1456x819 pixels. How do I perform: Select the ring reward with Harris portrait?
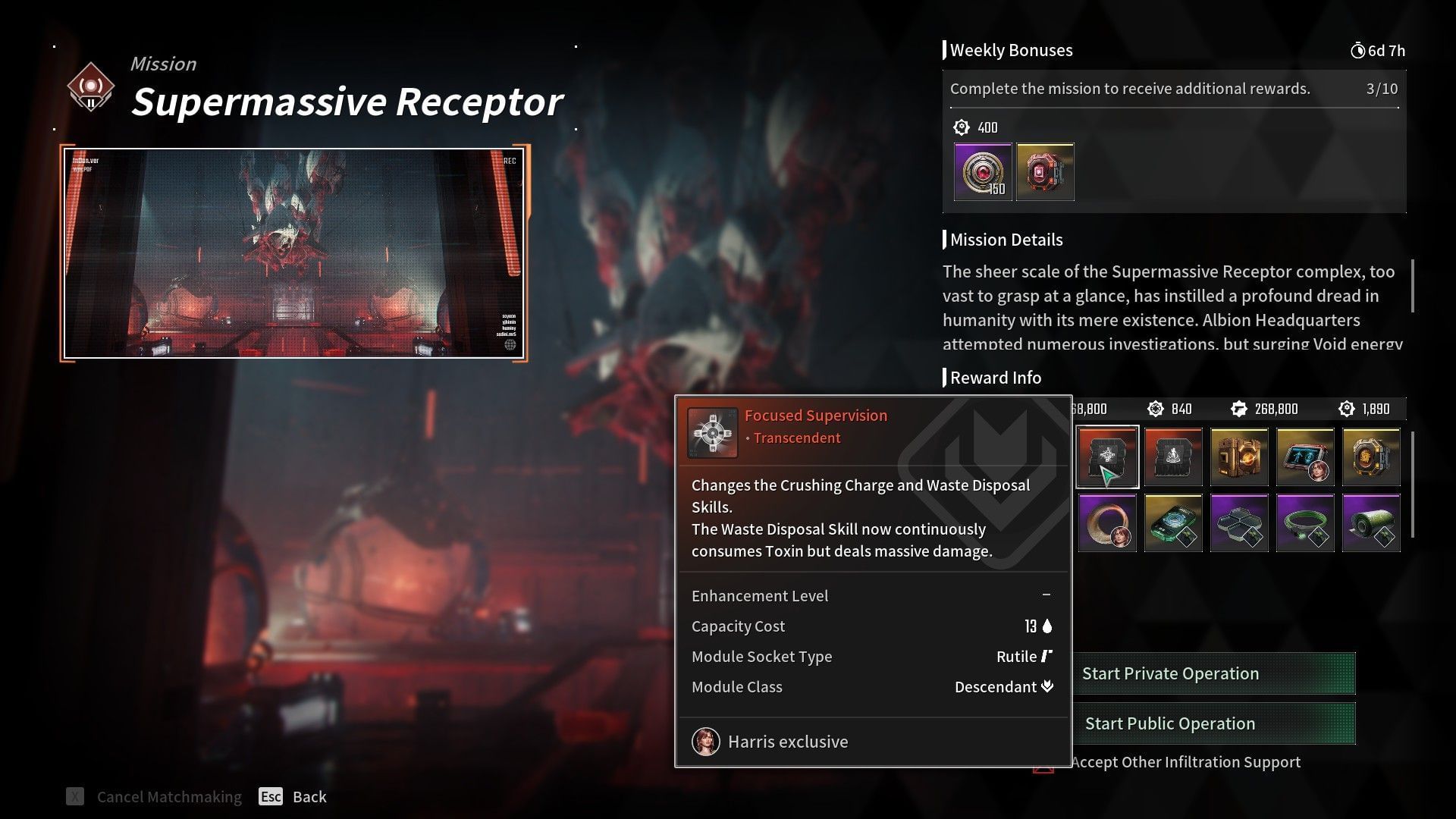1106,522
